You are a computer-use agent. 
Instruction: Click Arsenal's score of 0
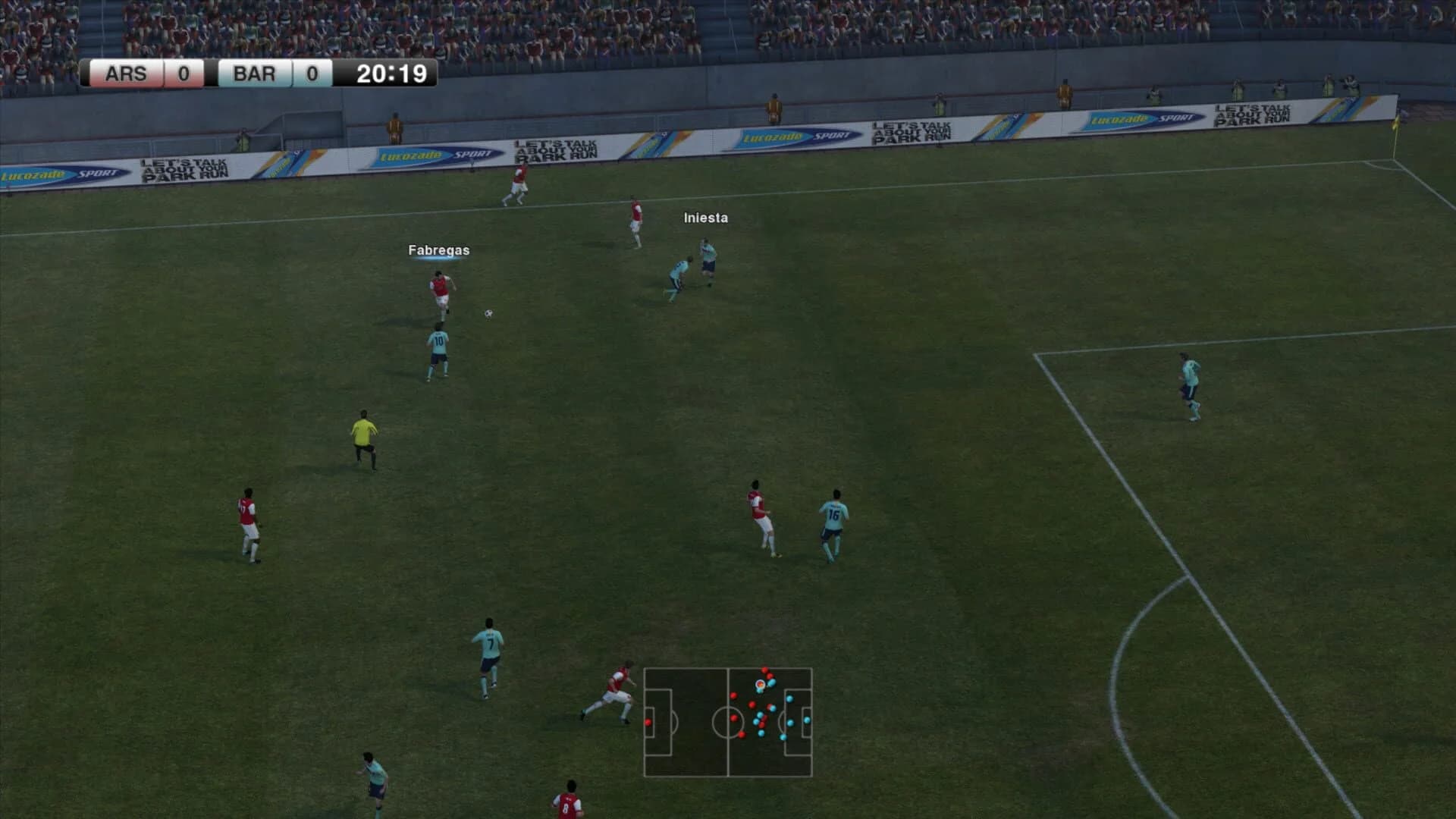coord(182,74)
